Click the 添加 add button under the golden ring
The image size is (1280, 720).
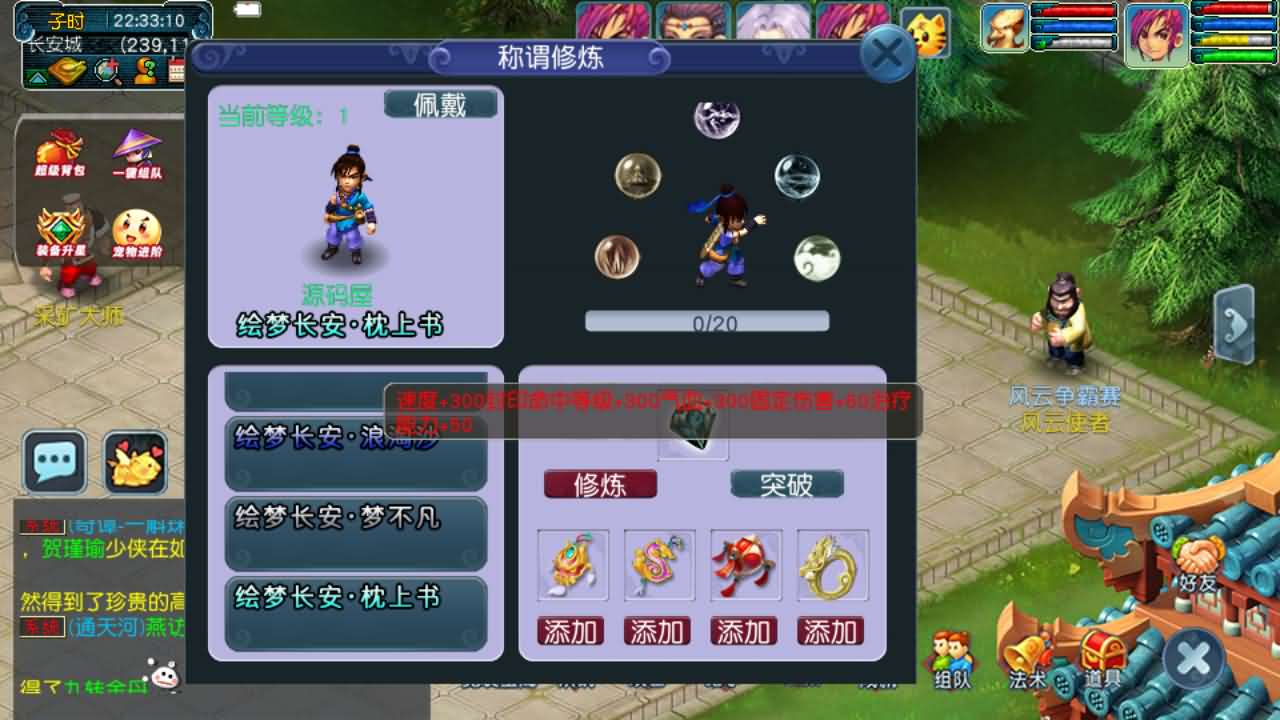pos(833,631)
